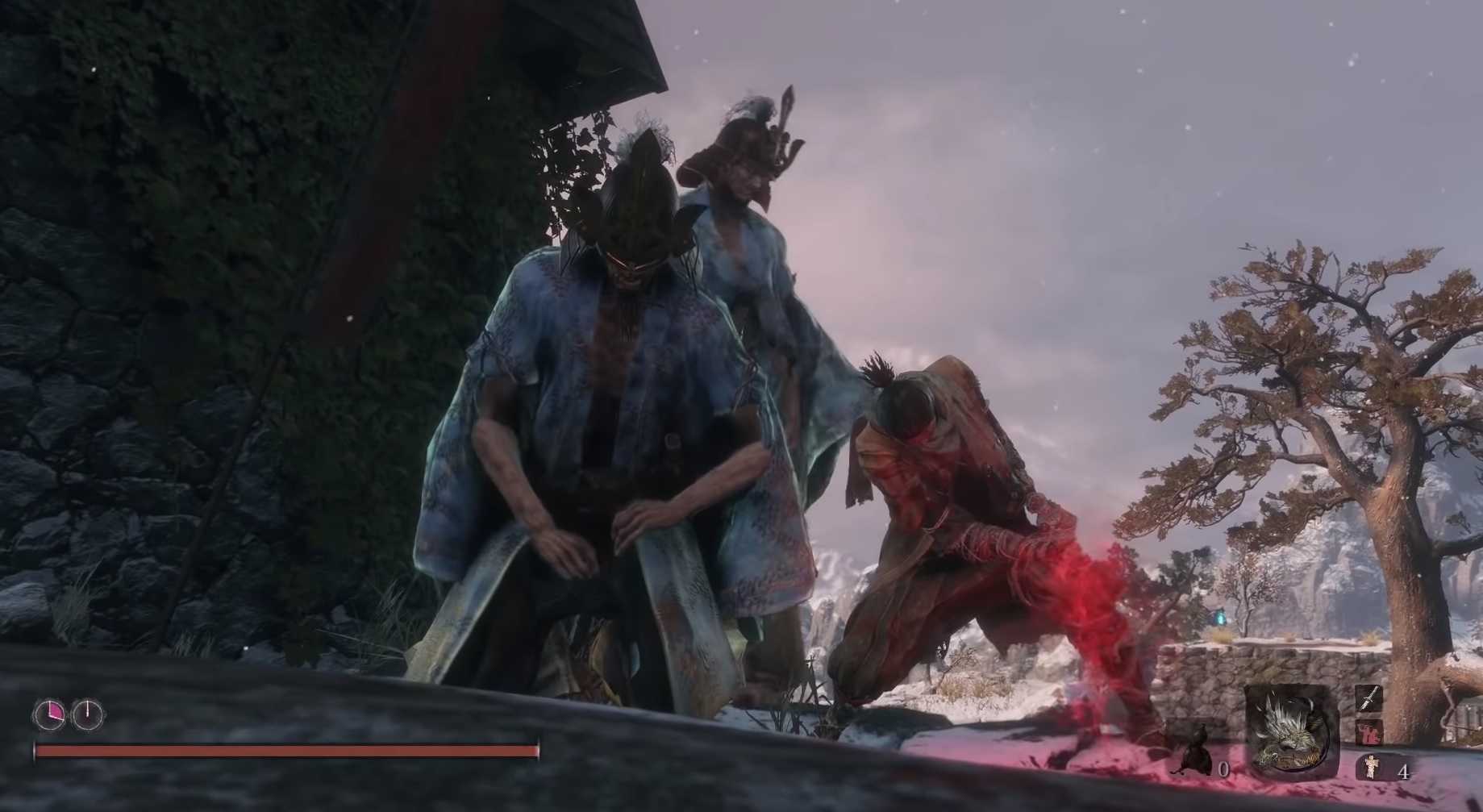The height and width of the screenshot is (812, 1483).
Task: Use the white doll quick item slot
Action: click(x=1368, y=767)
